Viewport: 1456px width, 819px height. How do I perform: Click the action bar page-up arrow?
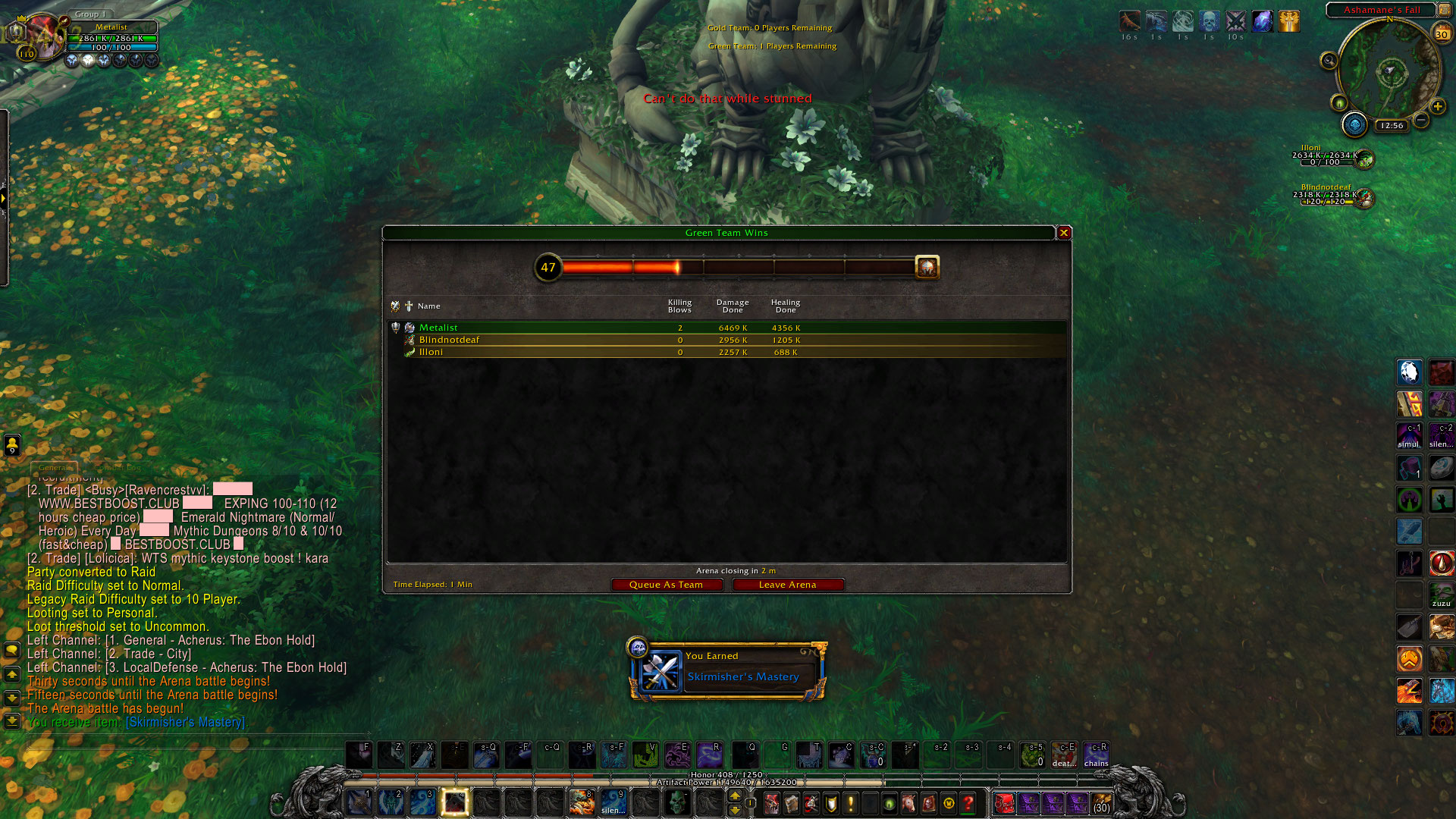tap(734, 795)
